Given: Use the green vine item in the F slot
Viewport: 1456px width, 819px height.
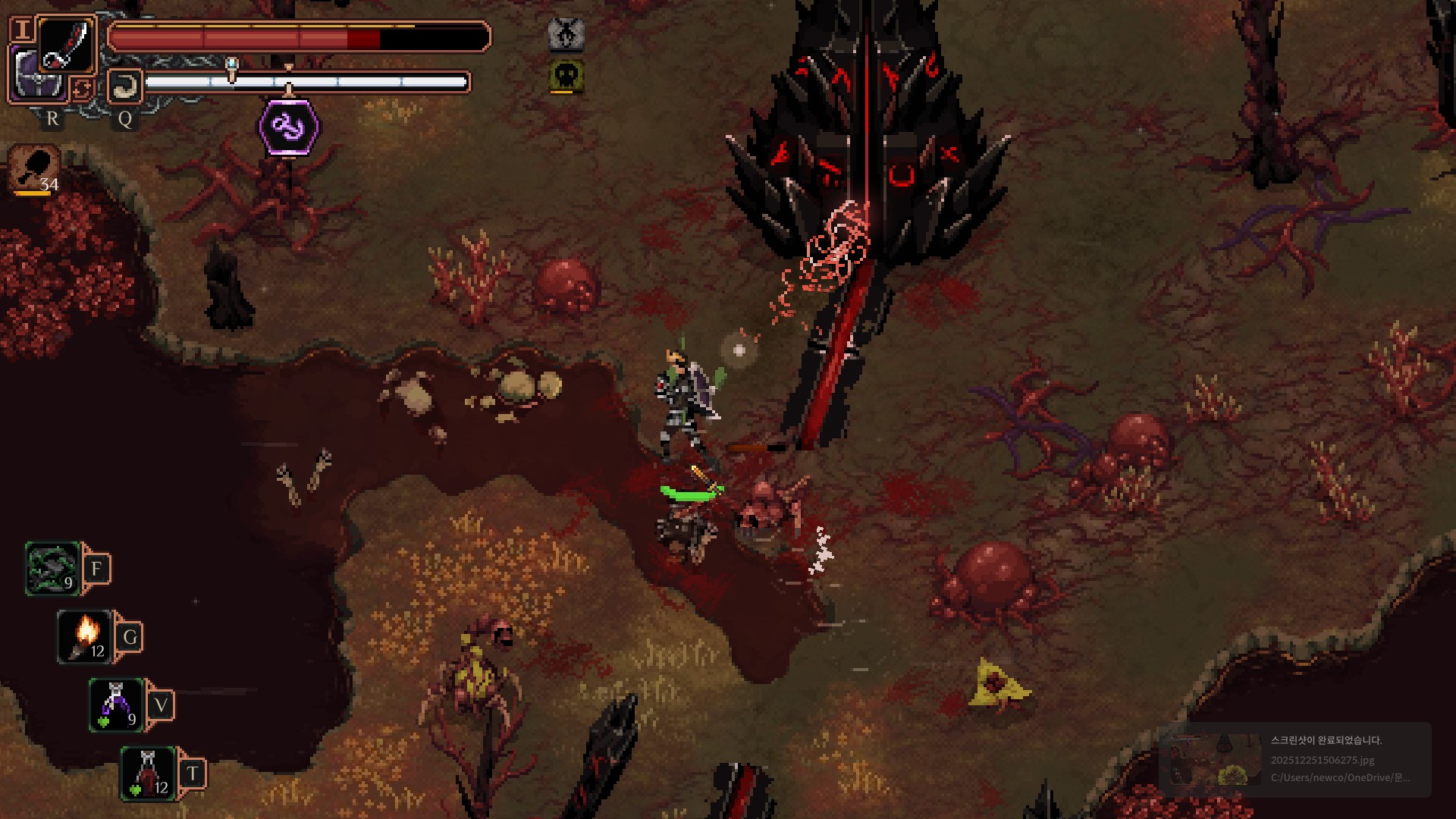Looking at the screenshot, I should [52, 569].
